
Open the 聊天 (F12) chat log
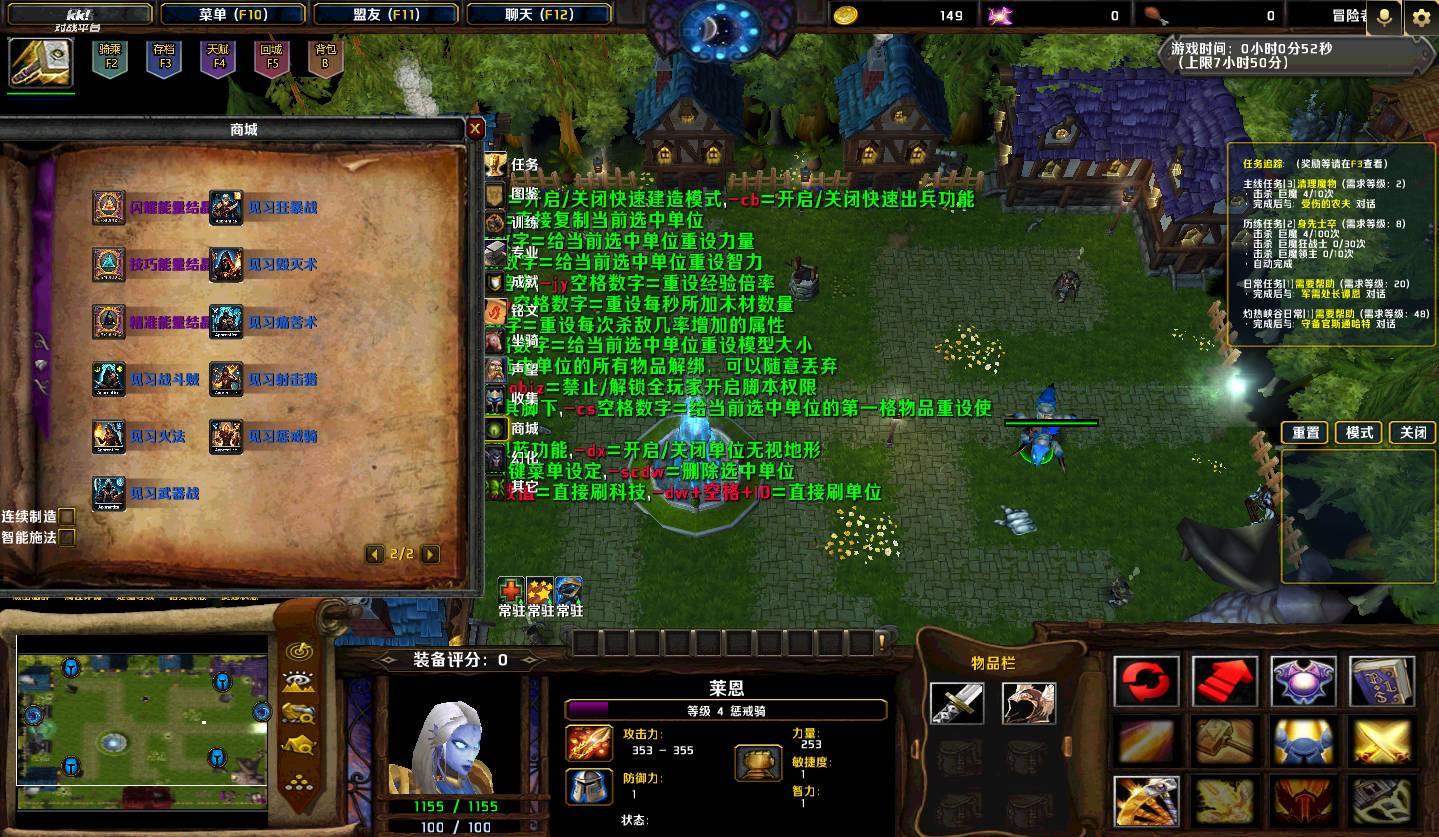pyautogui.click(x=538, y=15)
